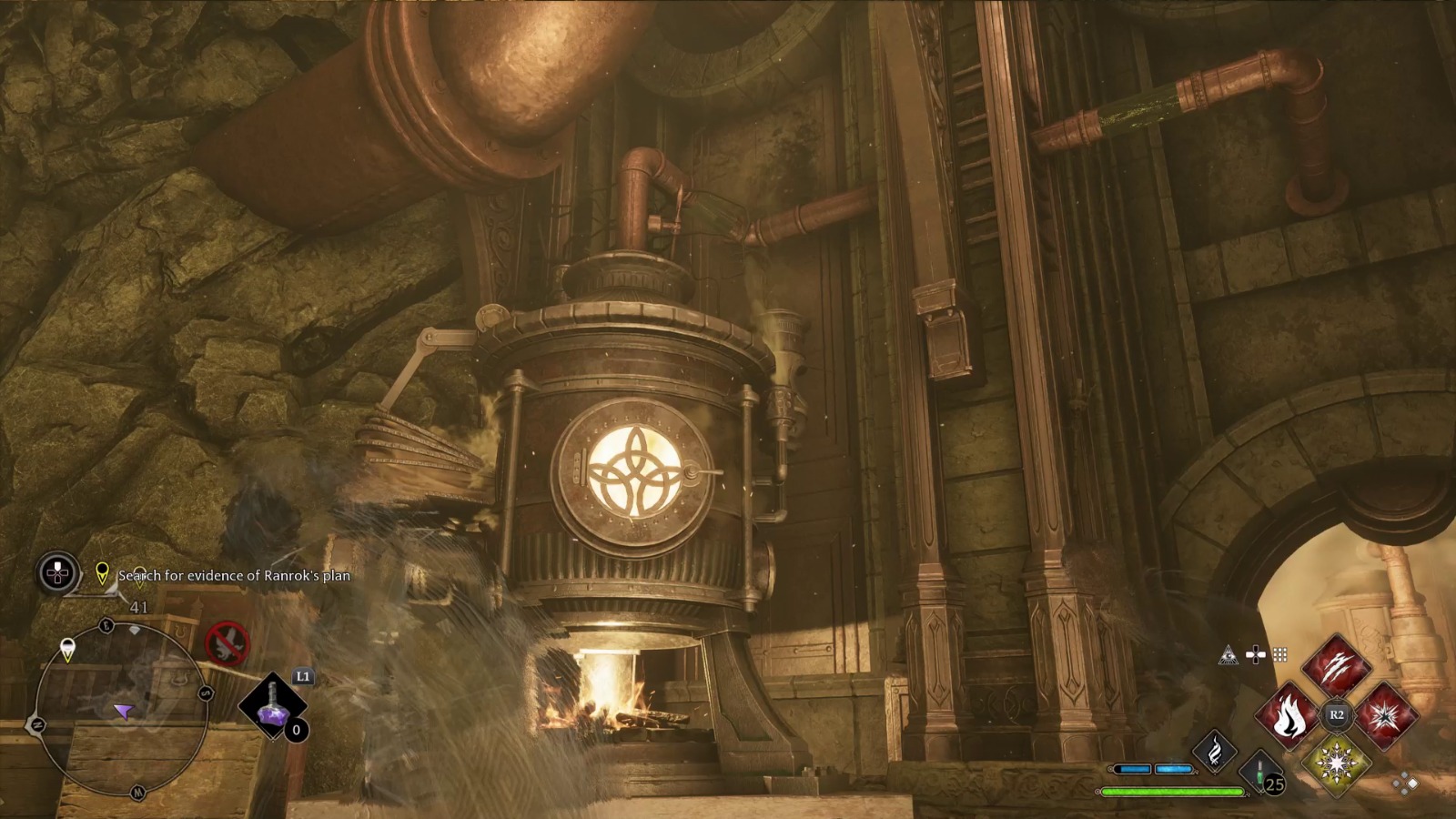Use the purple potion tool slot
The width and height of the screenshot is (1456, 819).
[272, 706]
